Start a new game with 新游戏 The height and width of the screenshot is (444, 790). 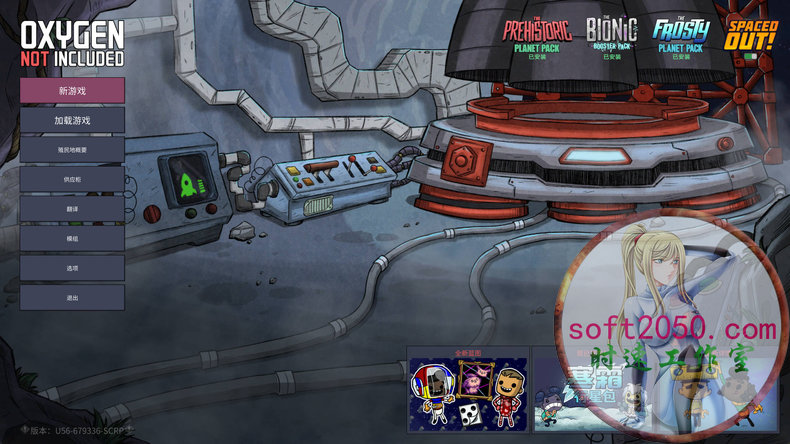point(72,90)
